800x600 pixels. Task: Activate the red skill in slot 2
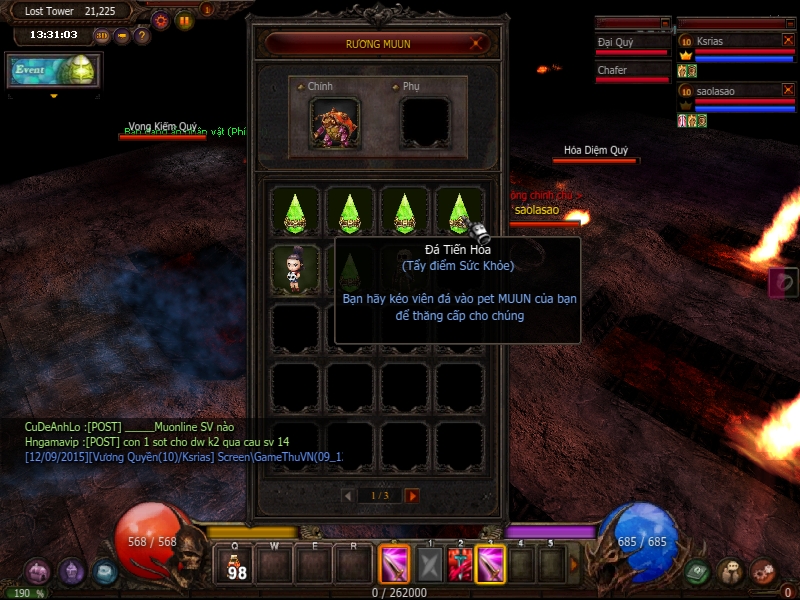(x=461, y=565)
